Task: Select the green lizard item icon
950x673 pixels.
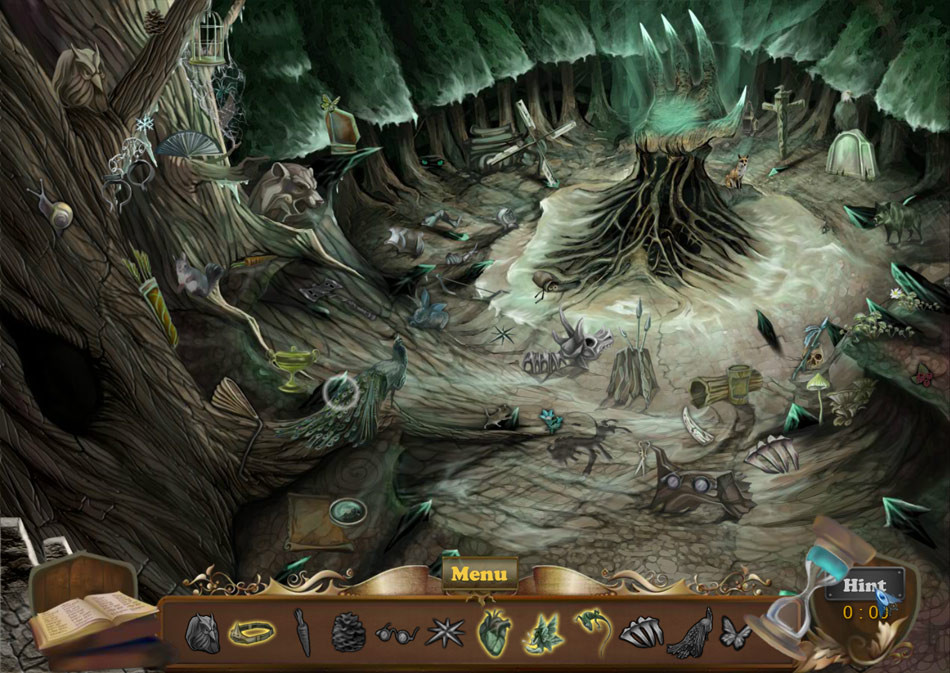Action: click(591, 628)
